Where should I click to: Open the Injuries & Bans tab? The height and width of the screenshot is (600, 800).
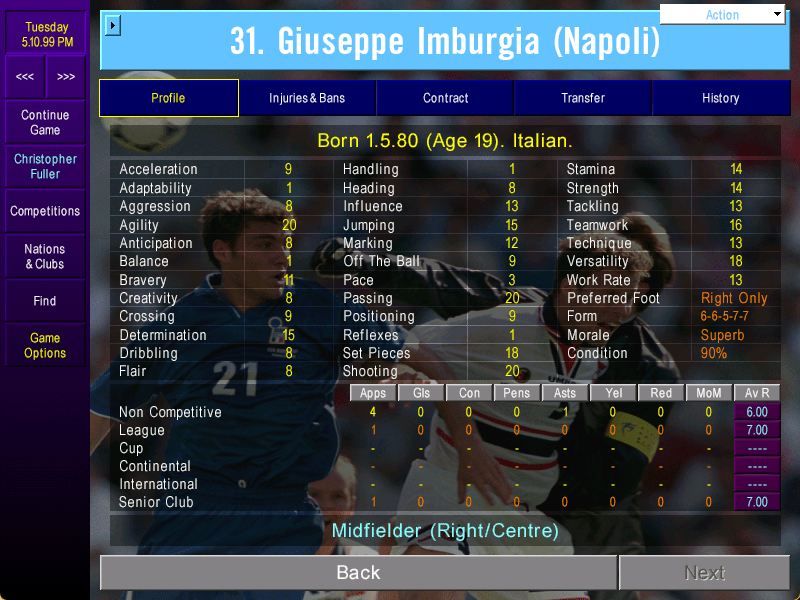[x=307, y=98]
